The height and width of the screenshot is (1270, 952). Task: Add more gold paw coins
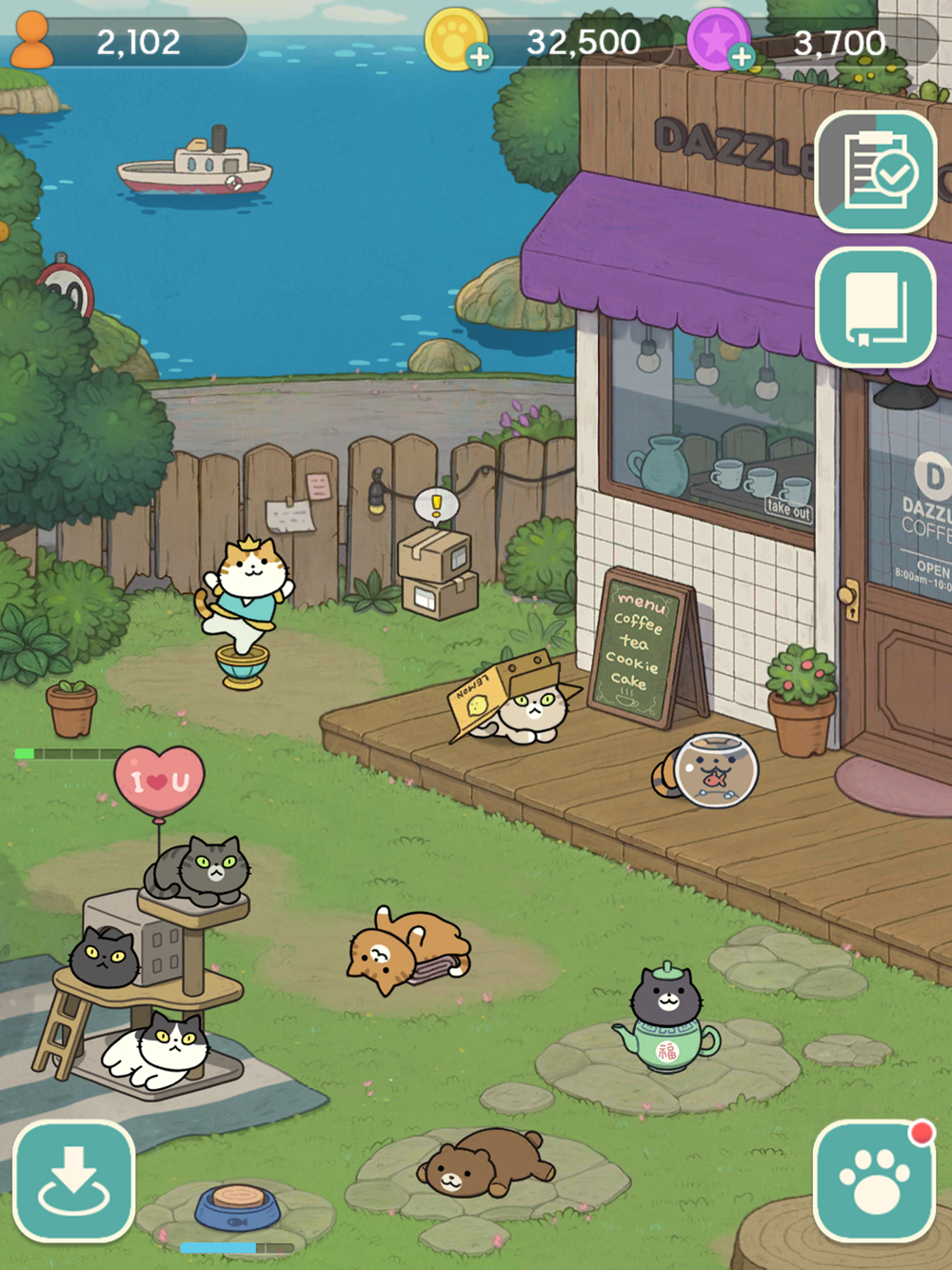pos(480,57)
